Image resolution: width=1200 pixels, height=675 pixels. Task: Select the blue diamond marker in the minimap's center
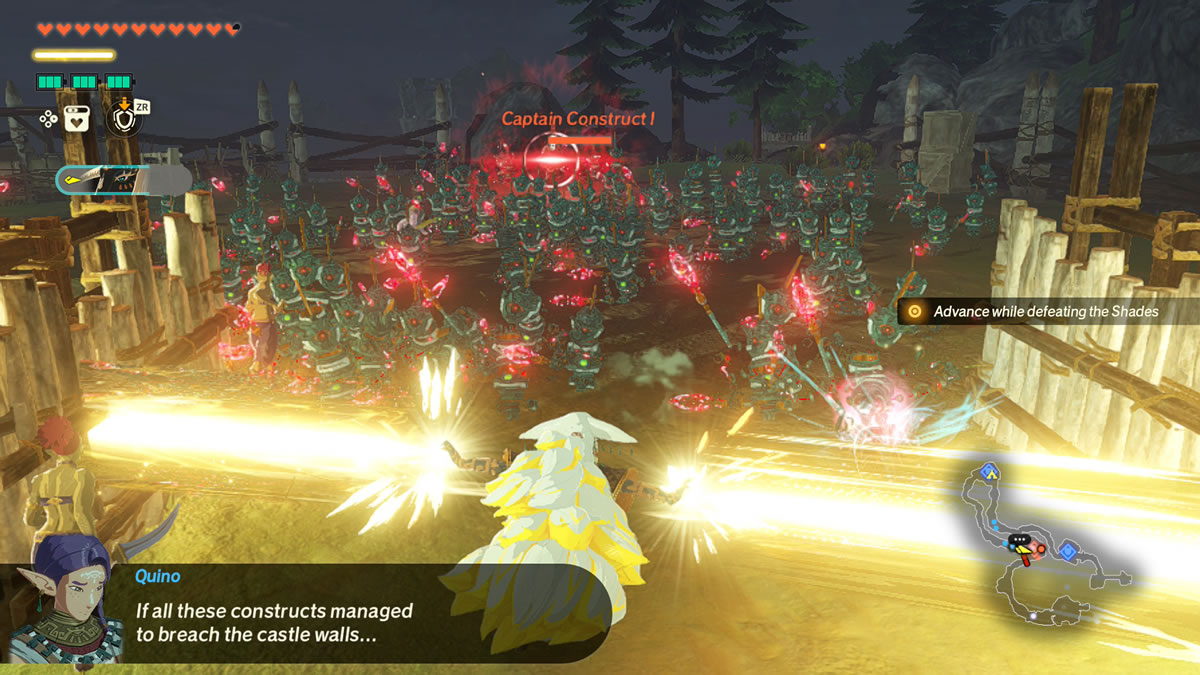click(1068, 549)
